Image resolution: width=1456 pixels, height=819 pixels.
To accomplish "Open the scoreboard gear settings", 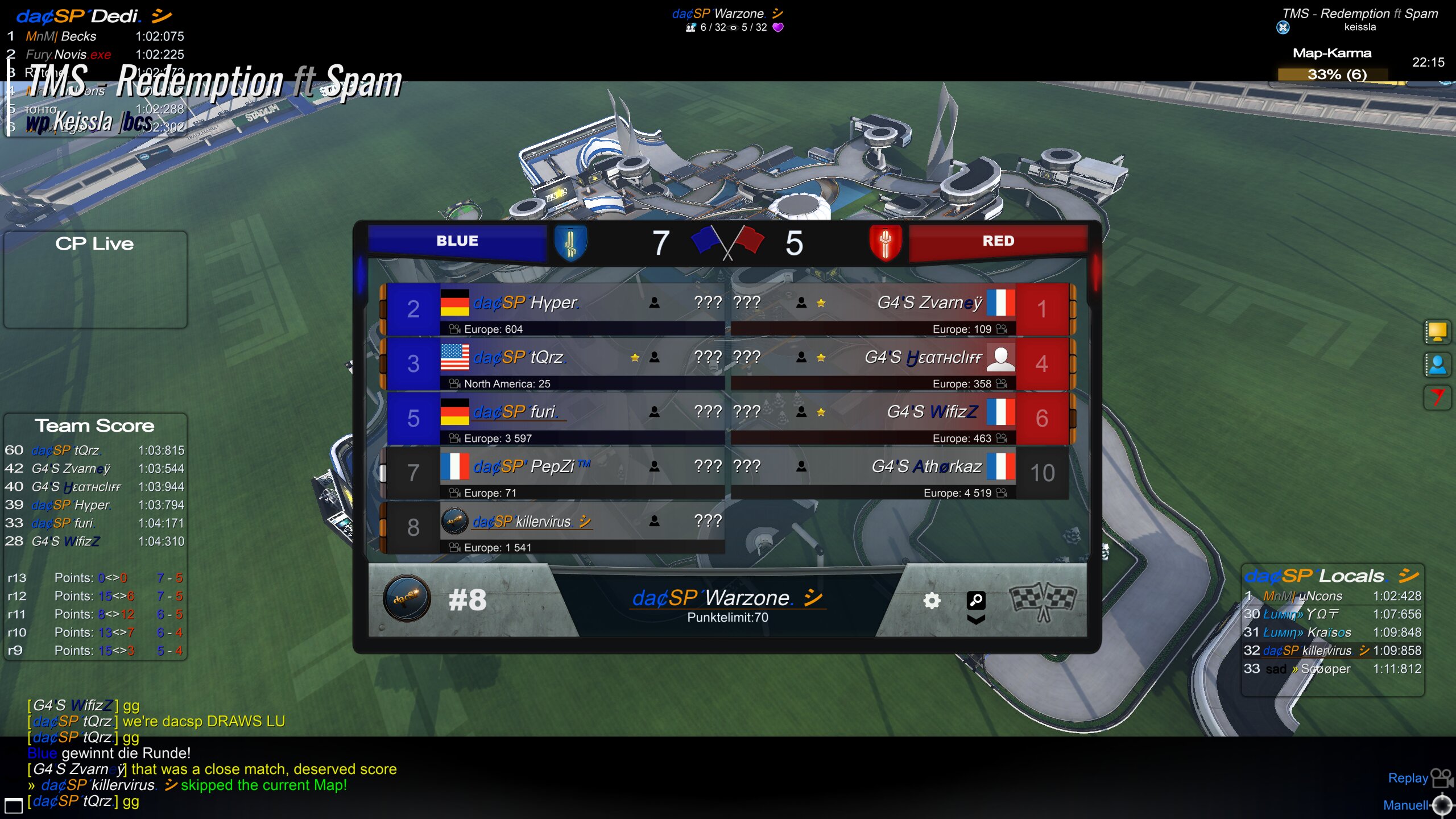I will click(932, 601).
